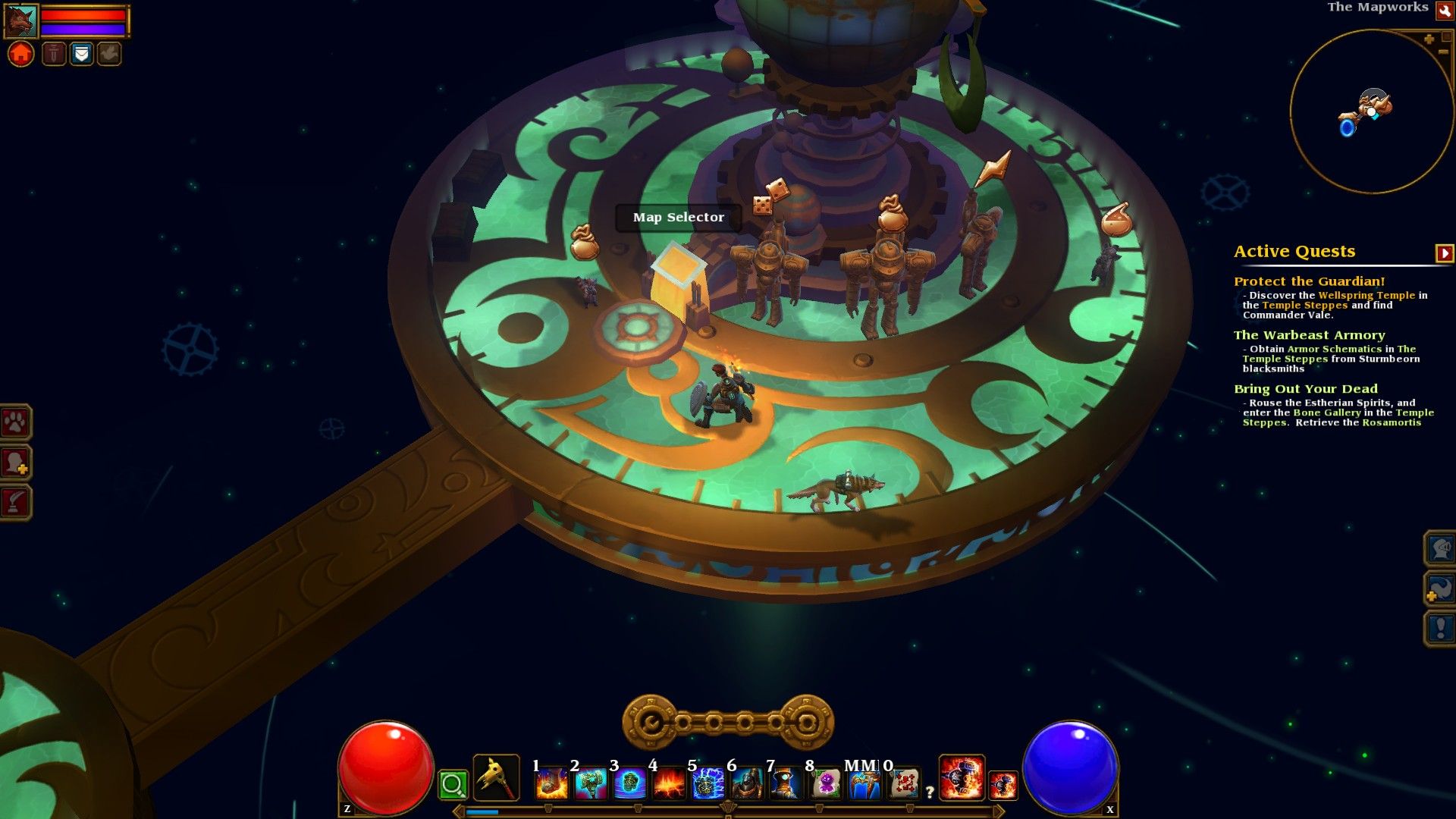Click the circular minimap
The height and width of the screenshot is (819, 1456).
[1371, 111]
